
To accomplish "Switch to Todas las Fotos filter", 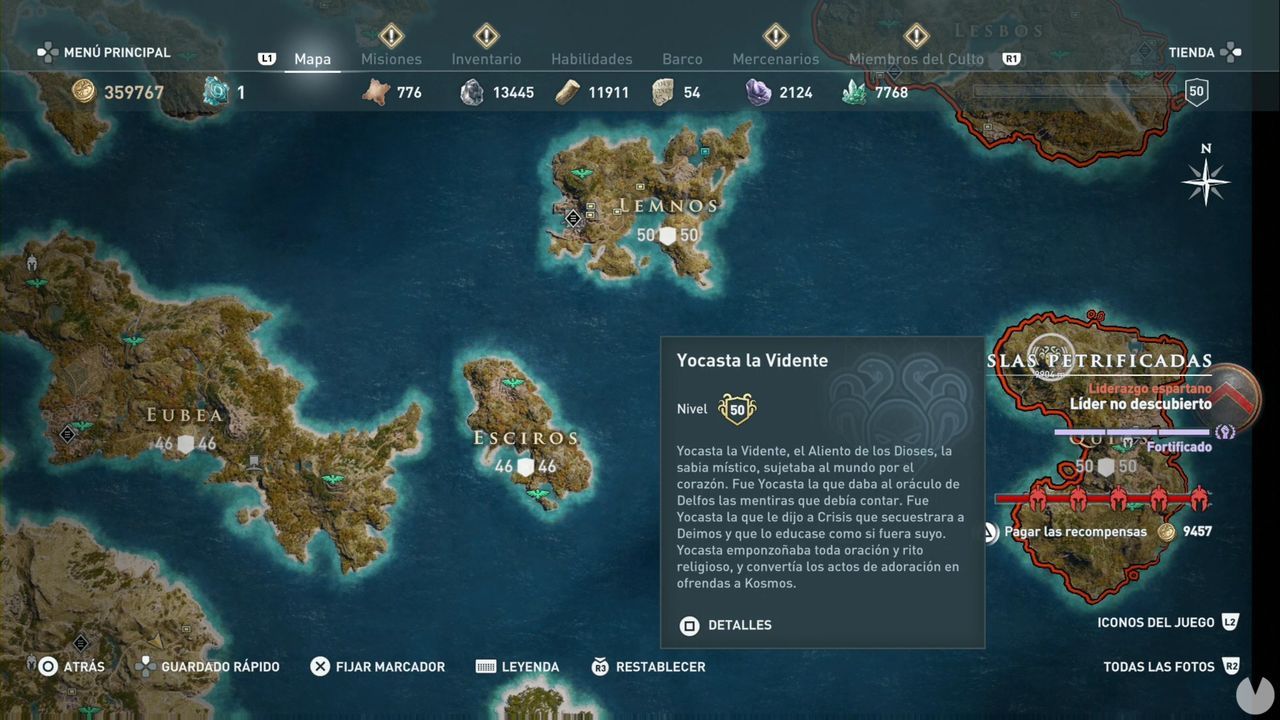I will [x=1159, y=667].
